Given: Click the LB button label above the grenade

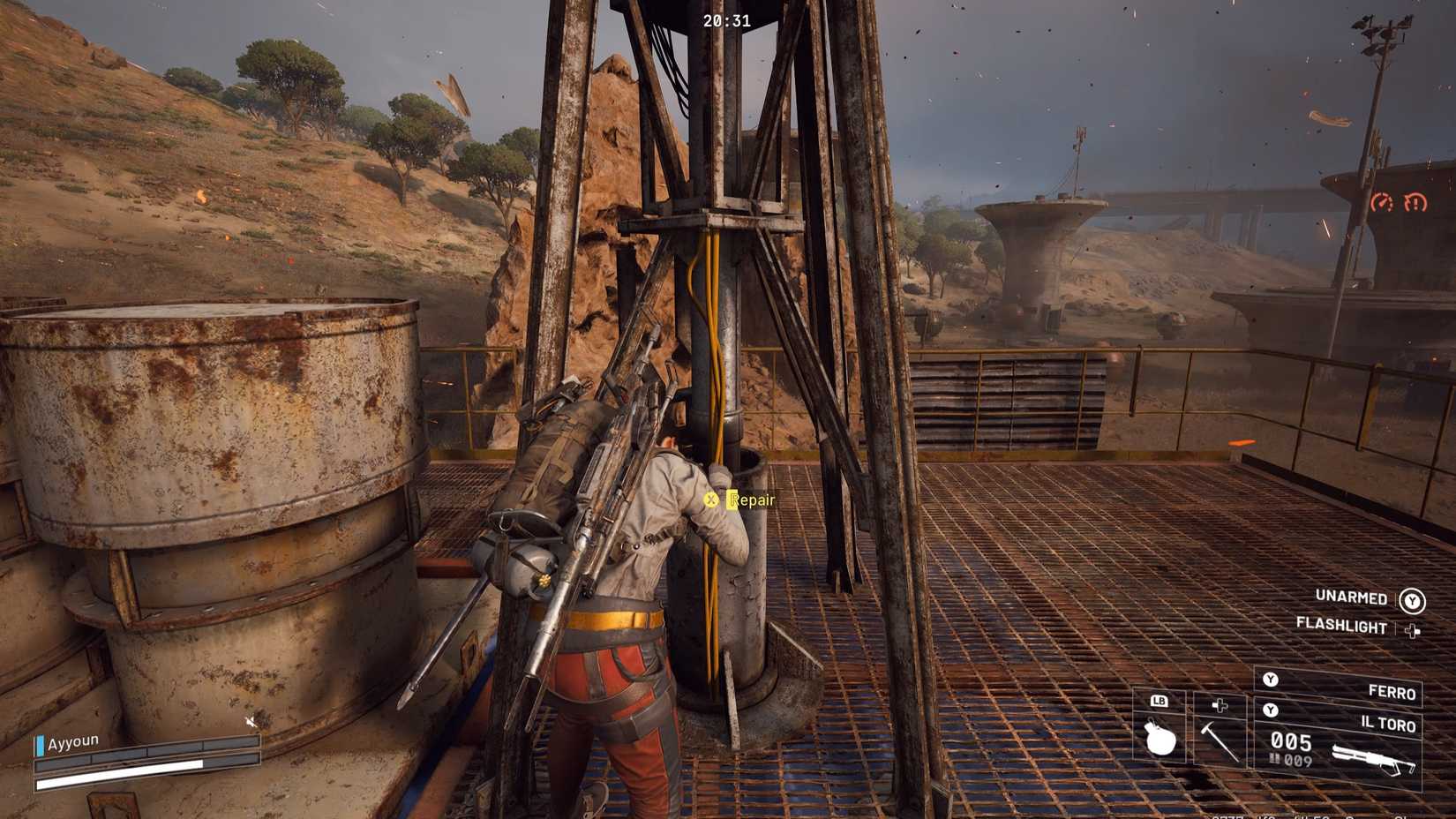Looking at the screenshot, I should 1160,701.
